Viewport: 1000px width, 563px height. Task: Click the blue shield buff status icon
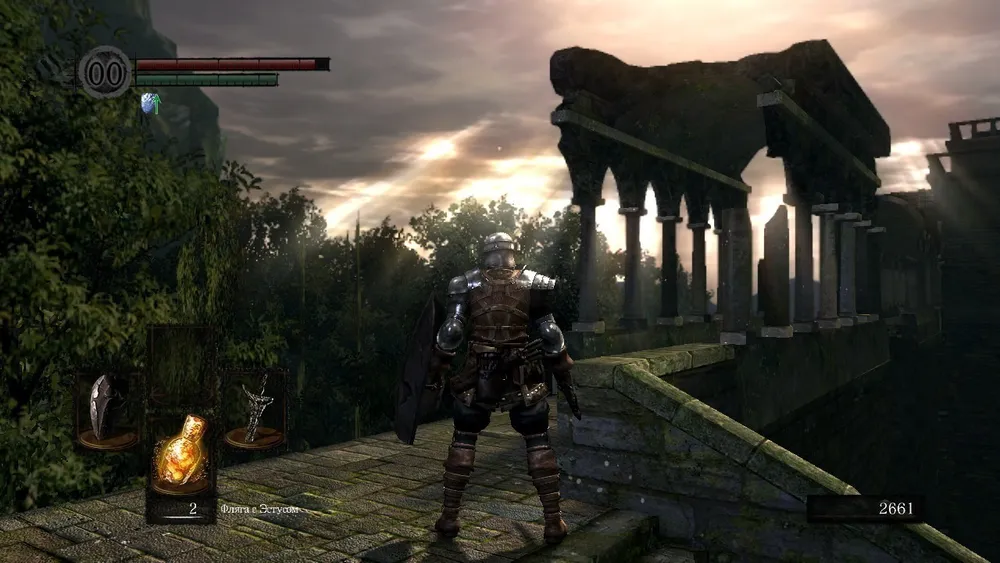[x=150, y=102]
